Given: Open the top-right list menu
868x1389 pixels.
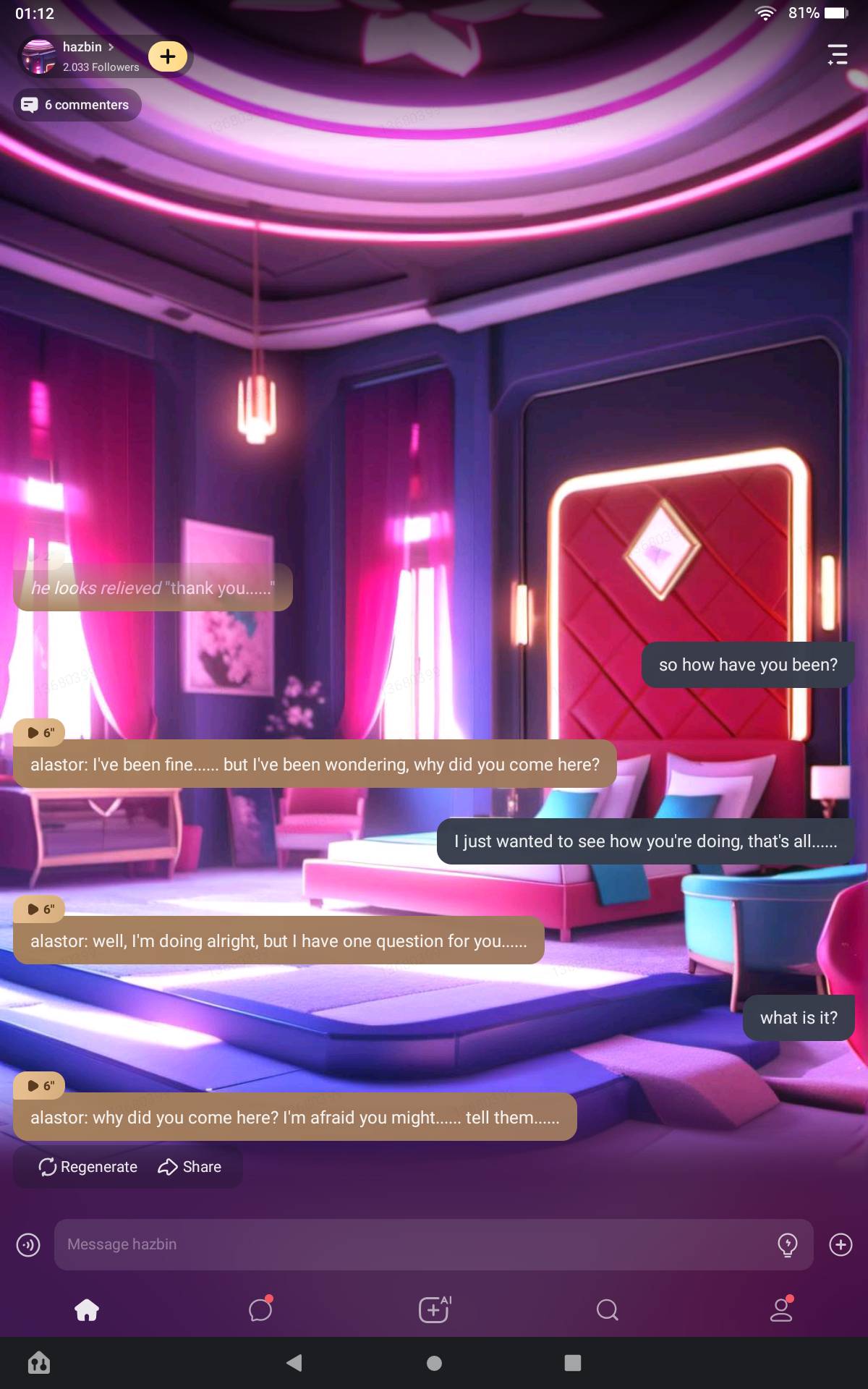Looking at the screenshot, I should (x=837, y=55).
